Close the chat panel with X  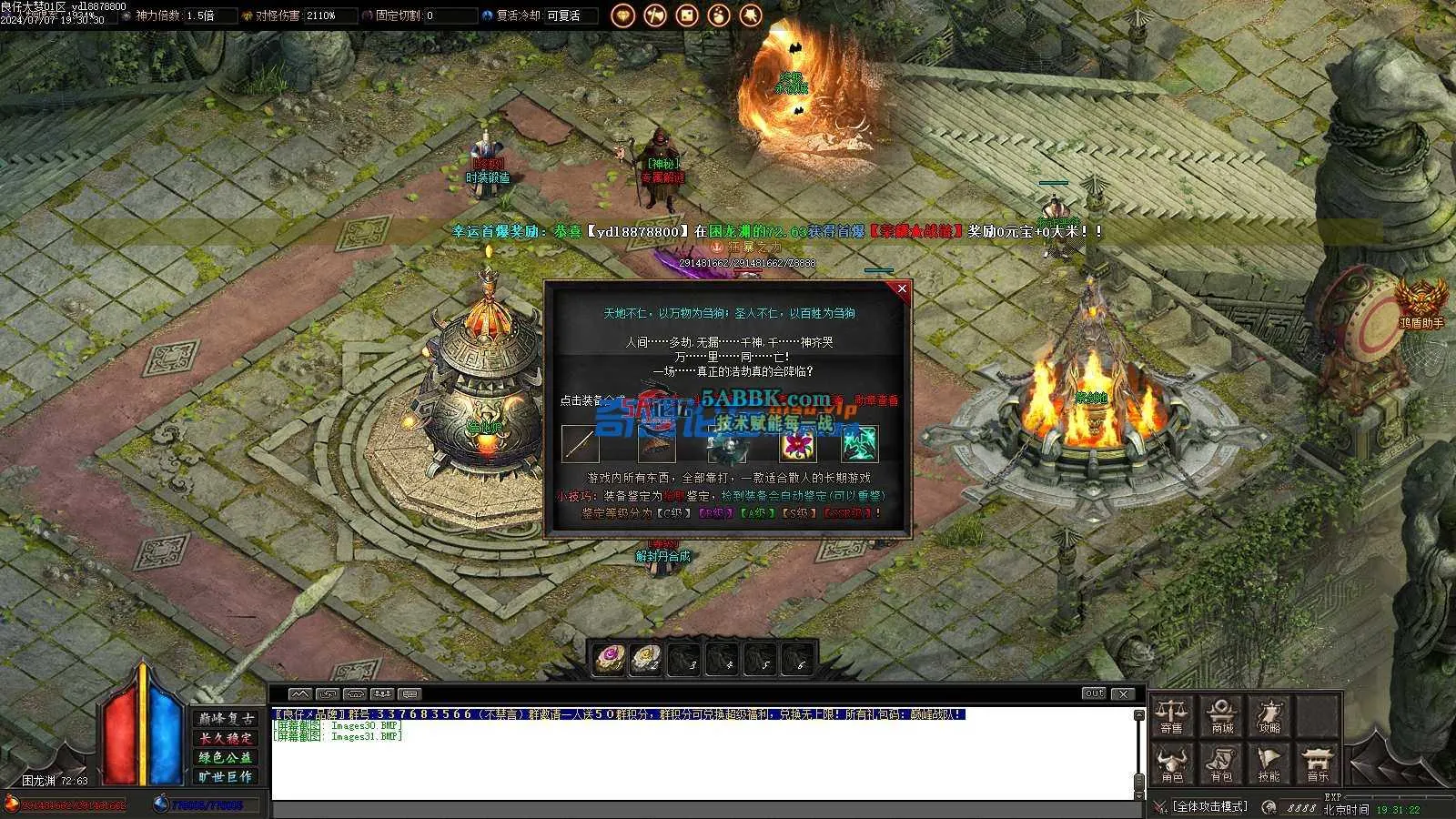(x=1123, y=693)
